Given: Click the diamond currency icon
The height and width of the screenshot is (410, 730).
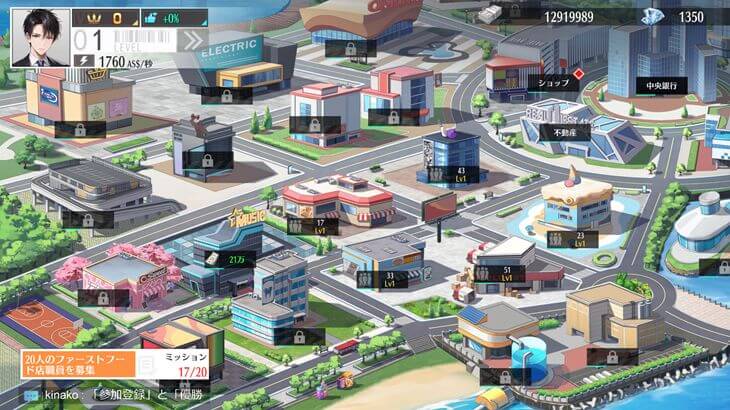Looking at the screenshot, I should (653, 16).
